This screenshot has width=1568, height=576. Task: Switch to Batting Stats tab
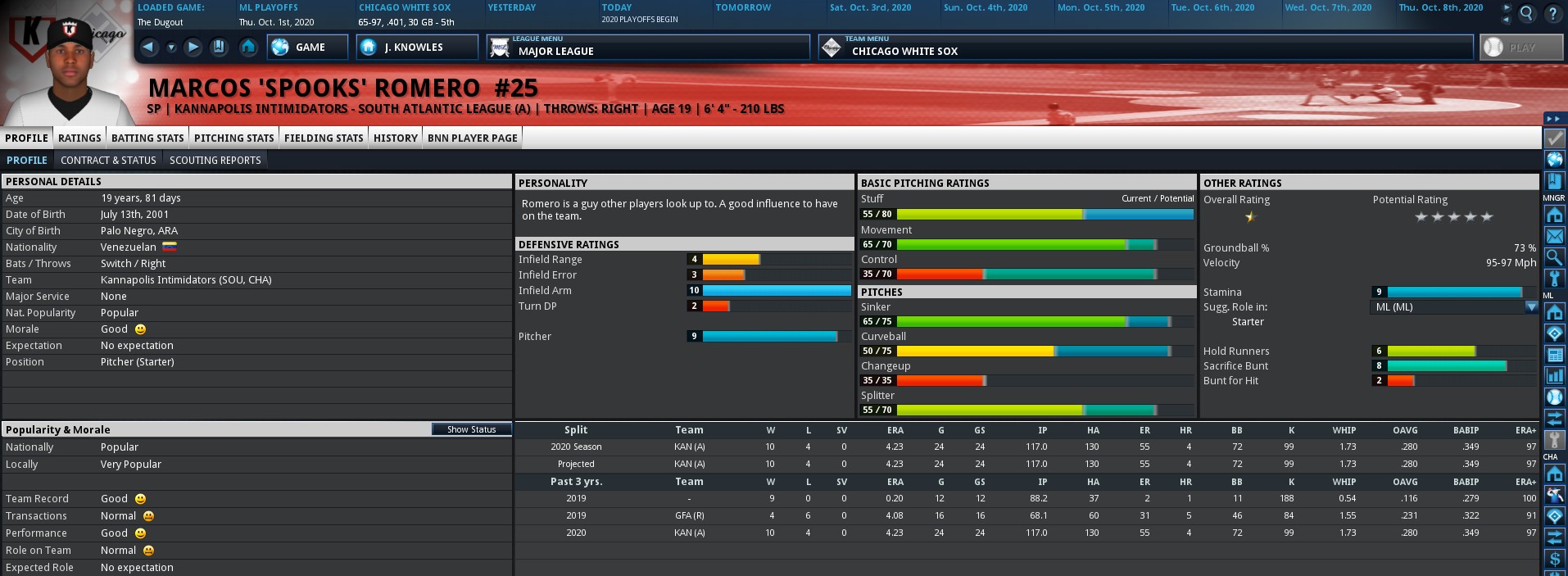tap(147, 138)
